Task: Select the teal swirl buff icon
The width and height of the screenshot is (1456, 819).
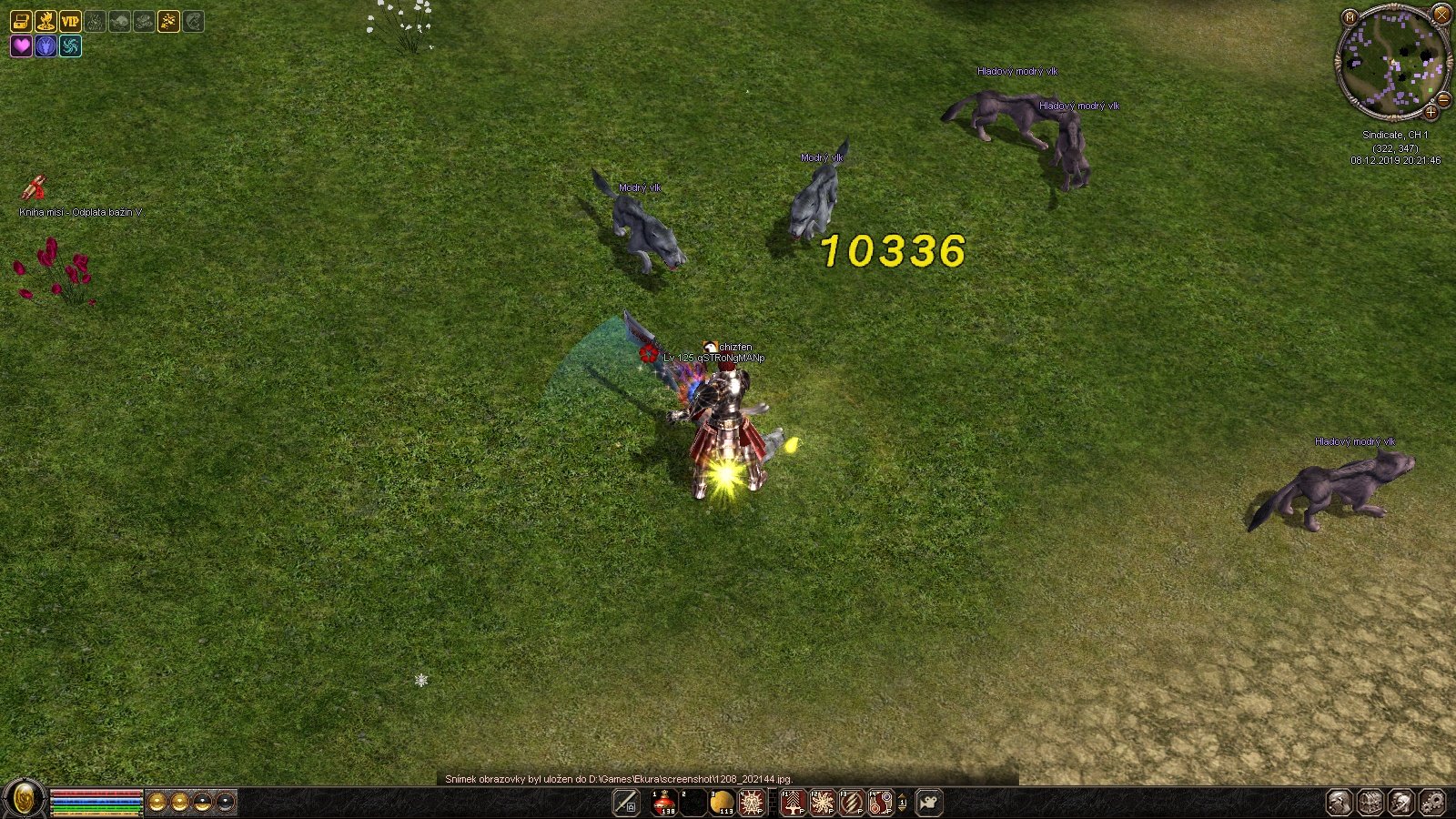Action: pos(70,45)
